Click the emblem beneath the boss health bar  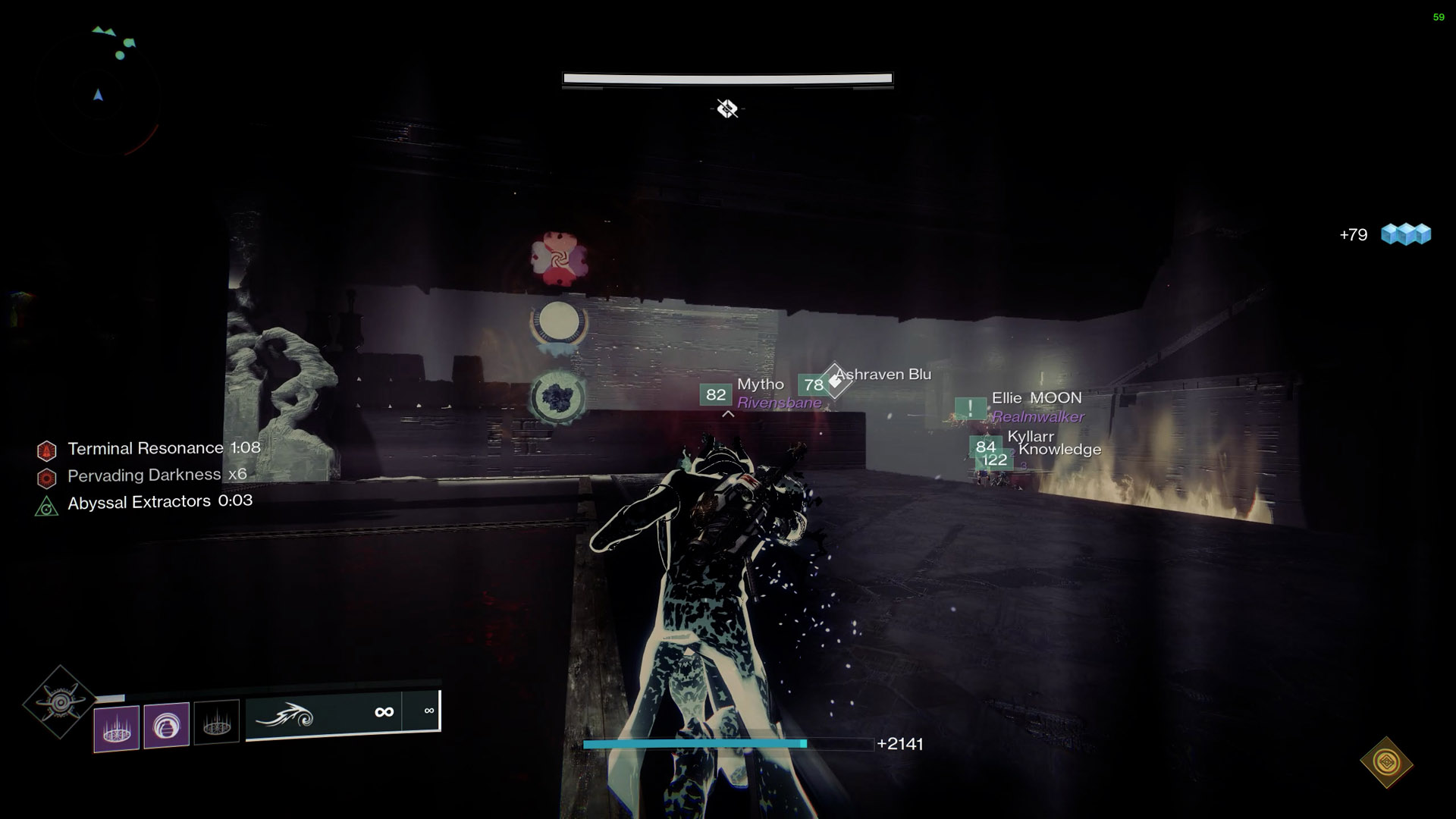click(727, 109)
